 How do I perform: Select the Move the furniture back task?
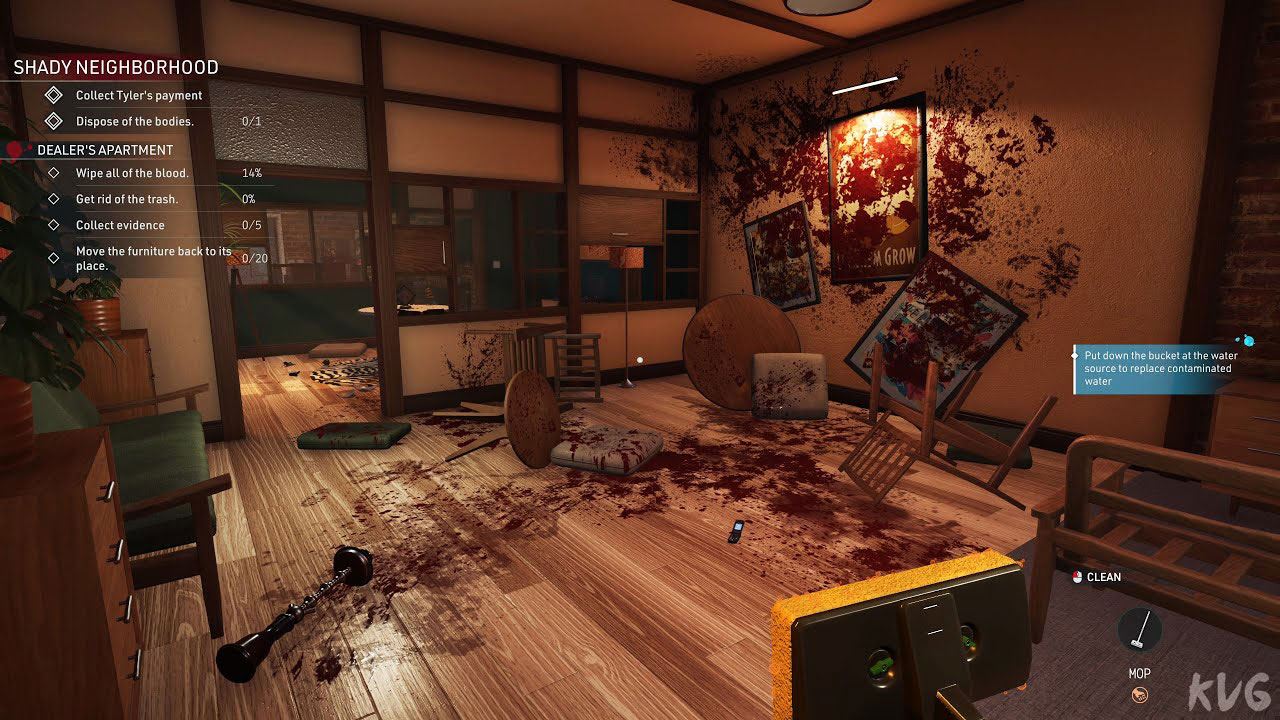tap(153, 258)
